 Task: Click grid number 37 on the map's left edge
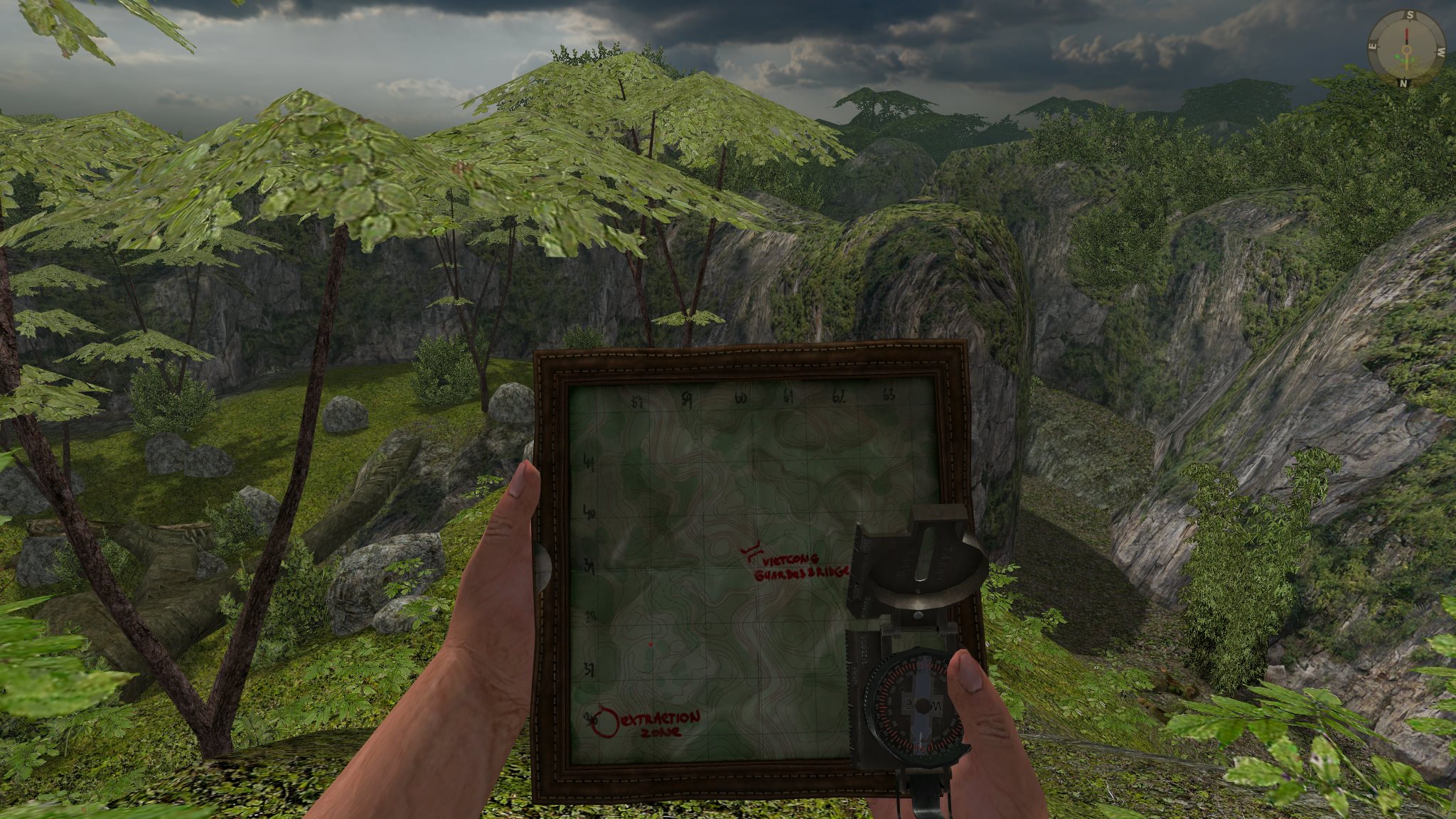[x=589, y=668]
